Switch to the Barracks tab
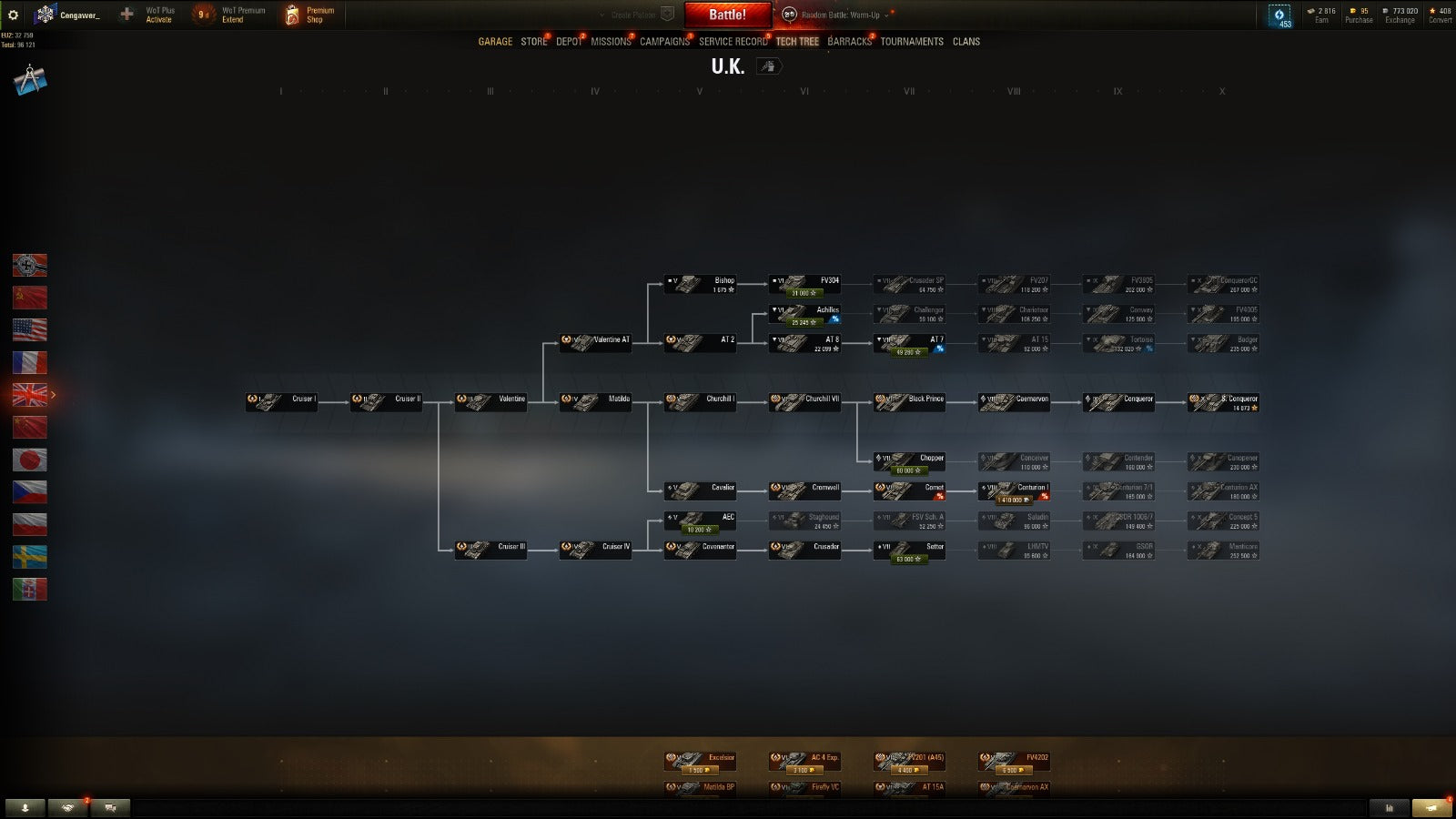1456x819 pixels. coord(849,42)
